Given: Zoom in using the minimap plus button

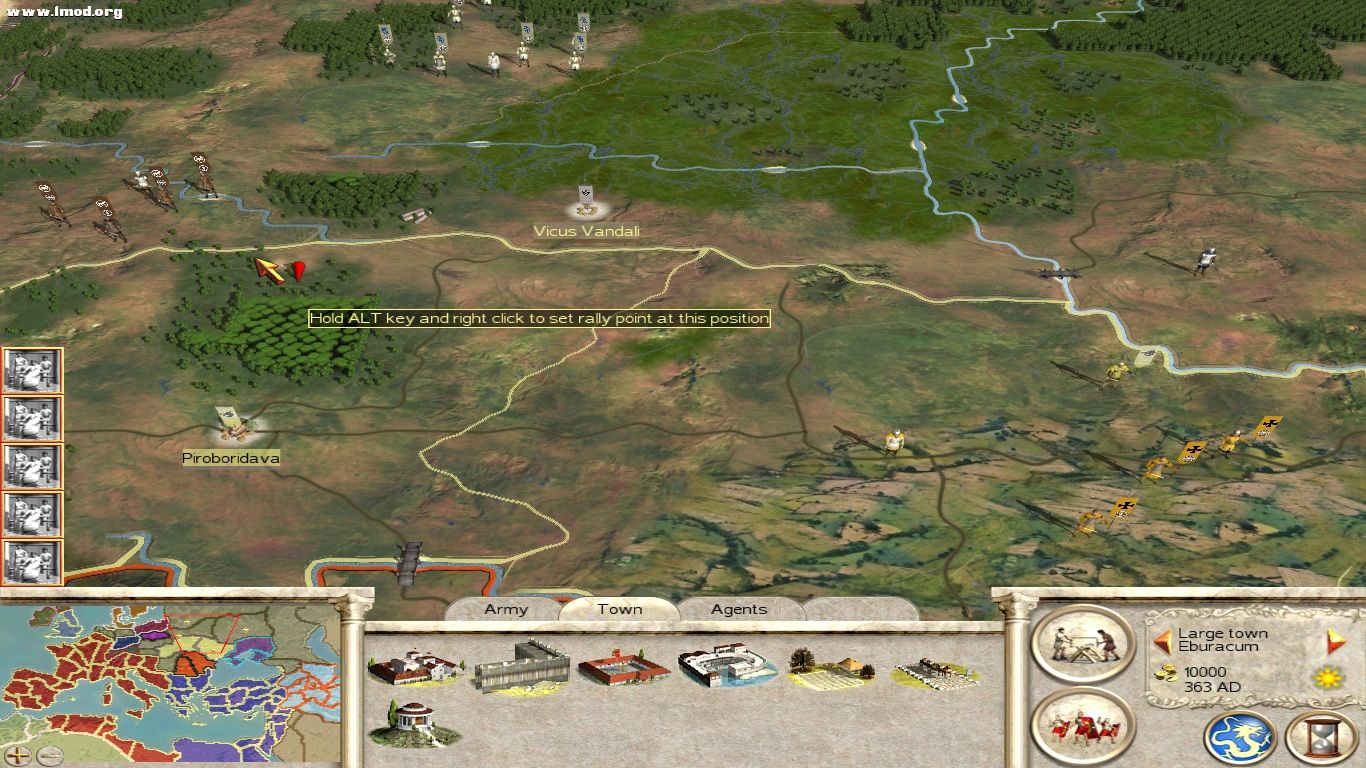Looking at the screenshot, I should [17, 755].
